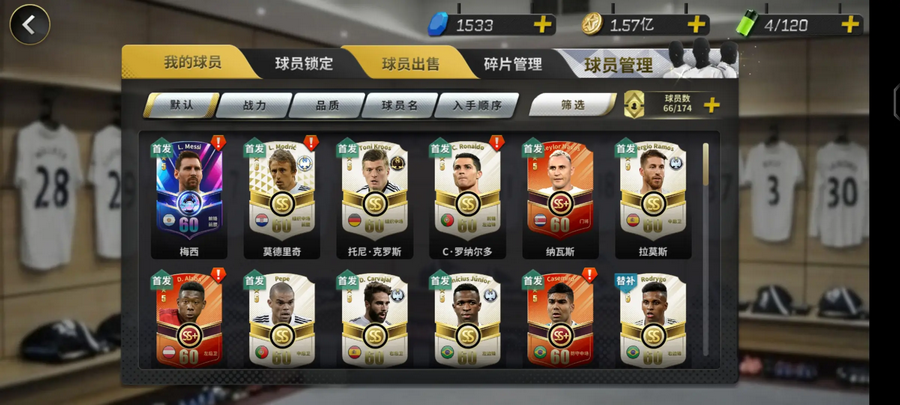The width and height of the screenshot is (900, 405).
Task: Select the 梅西 player card
Action: pyautogui.click(x=189, y=197)
